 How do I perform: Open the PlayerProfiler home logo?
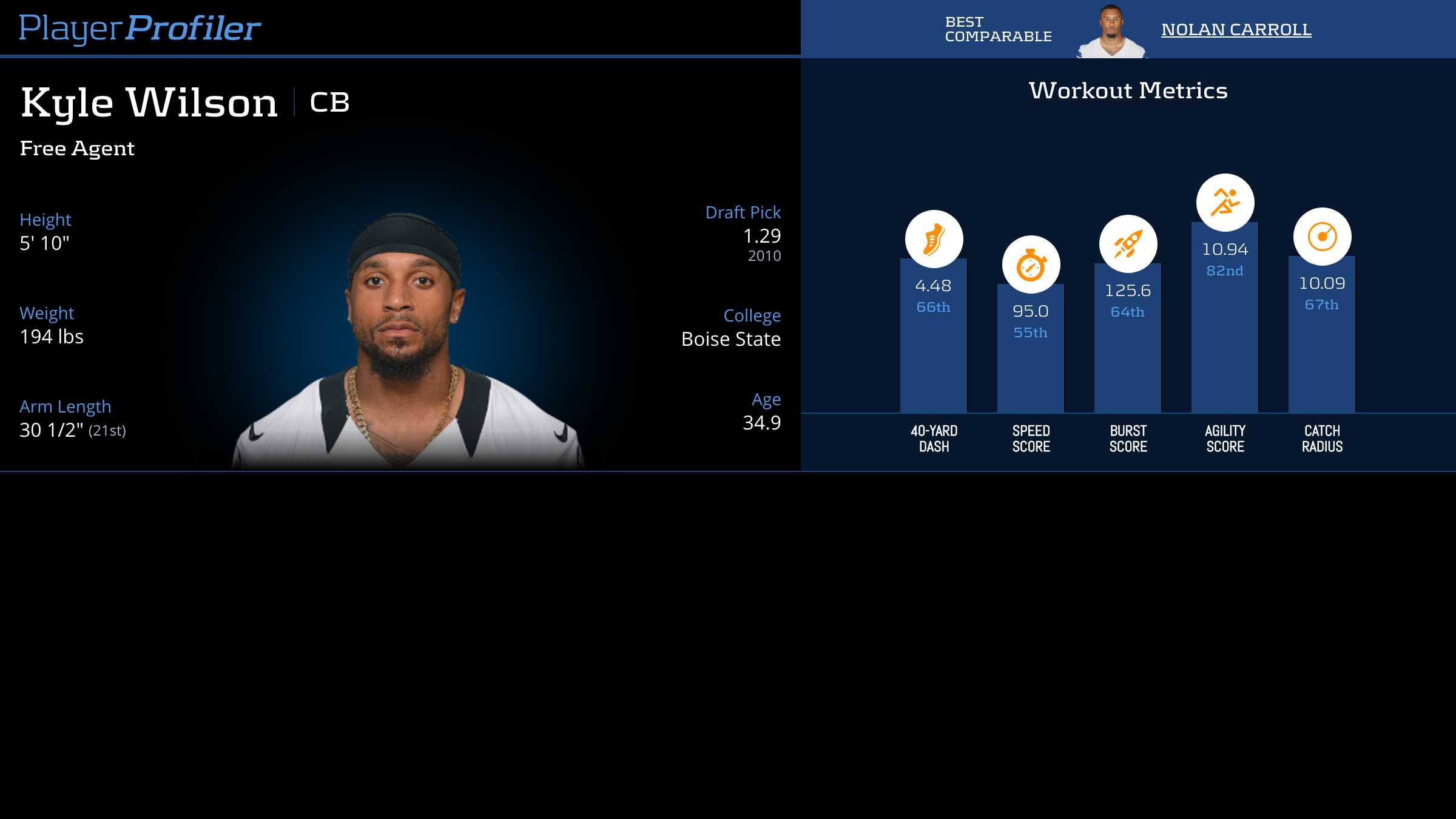[x=140, y=28]
